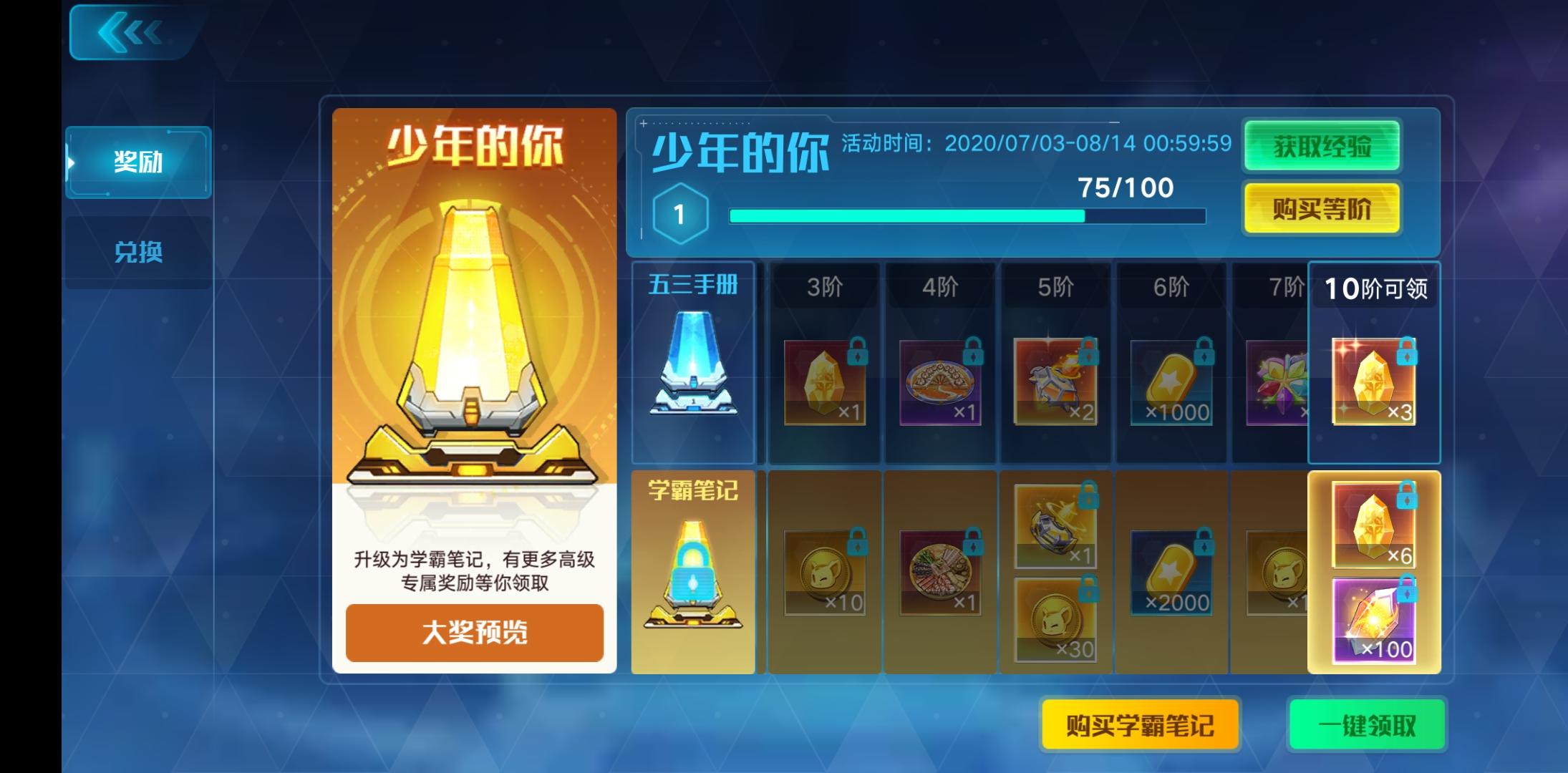Switch to the 兑换 tab
Viewport: 1568px width, 773px height.
tap(137, 252)
